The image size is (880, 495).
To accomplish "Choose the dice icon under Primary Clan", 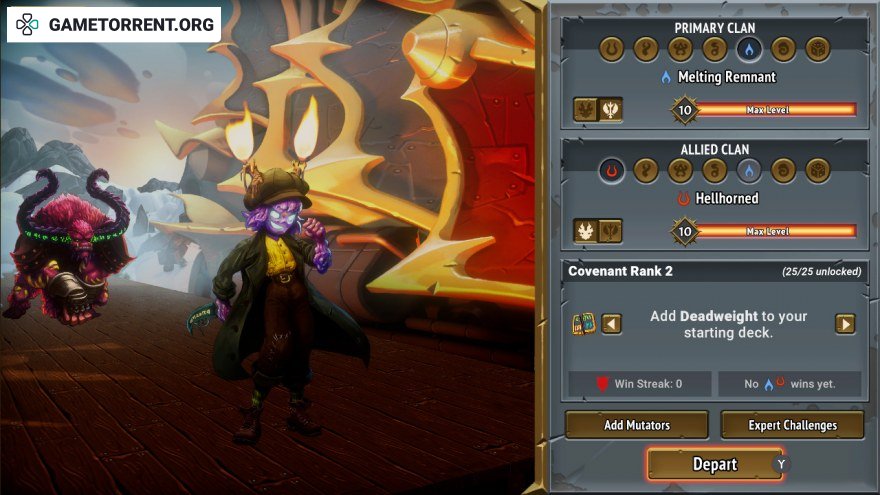I will tap(818, 49).
